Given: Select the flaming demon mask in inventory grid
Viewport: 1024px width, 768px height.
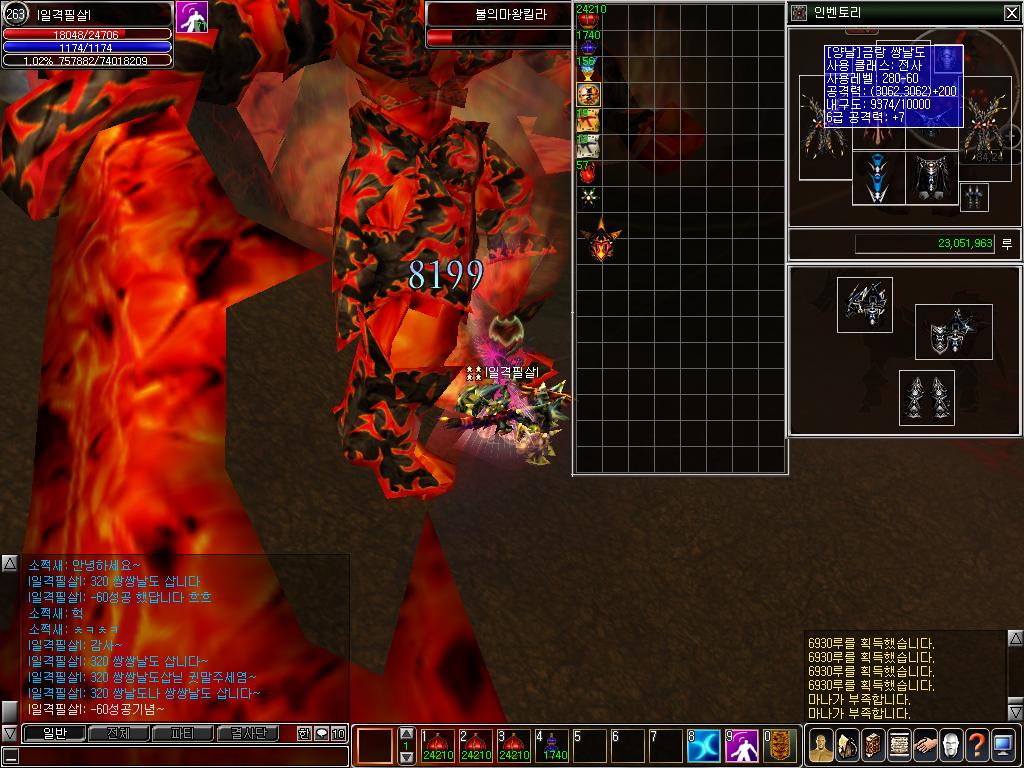Looking at the screenshot, I should (600, 242).
